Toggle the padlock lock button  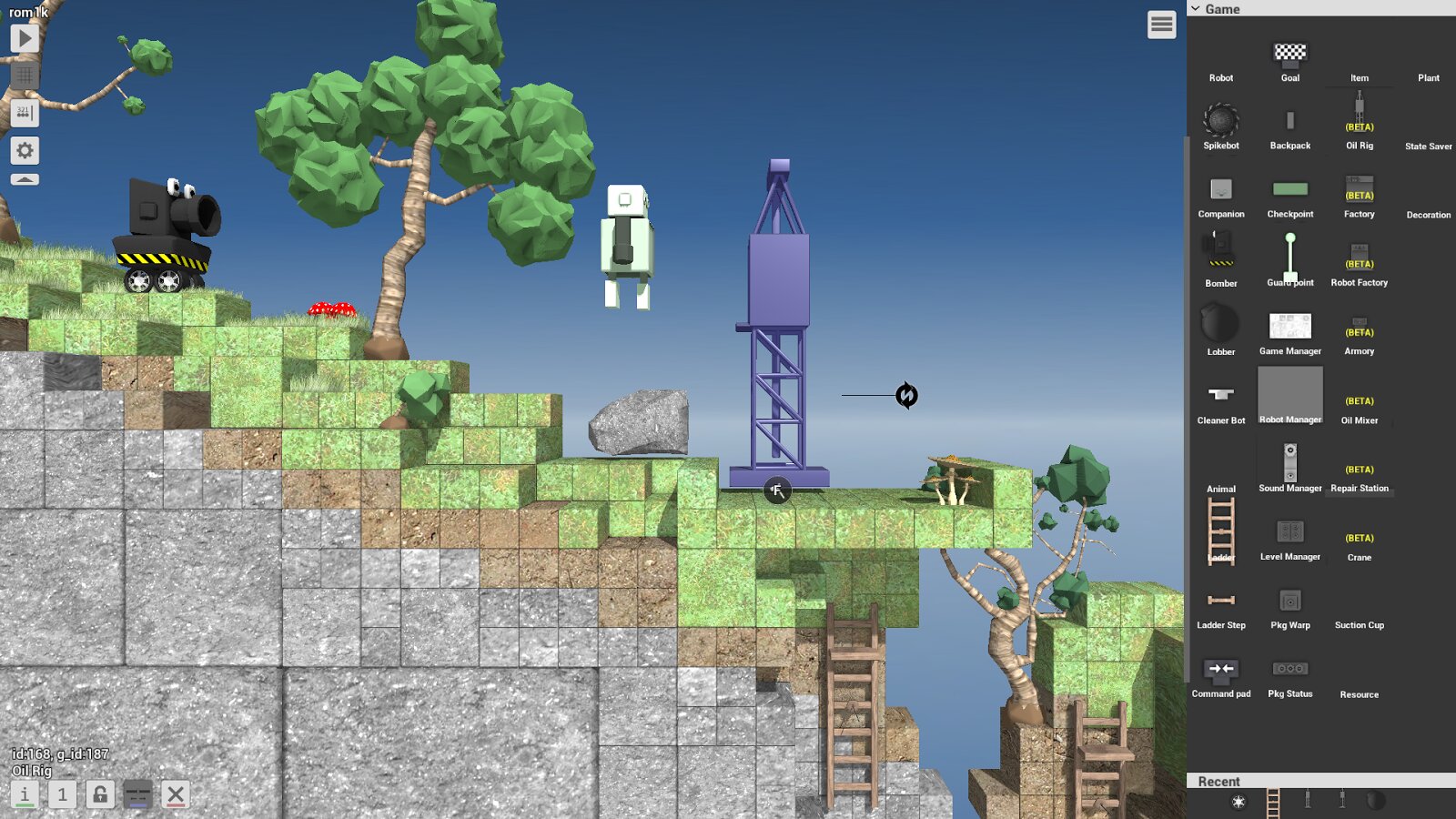[100, 794]
